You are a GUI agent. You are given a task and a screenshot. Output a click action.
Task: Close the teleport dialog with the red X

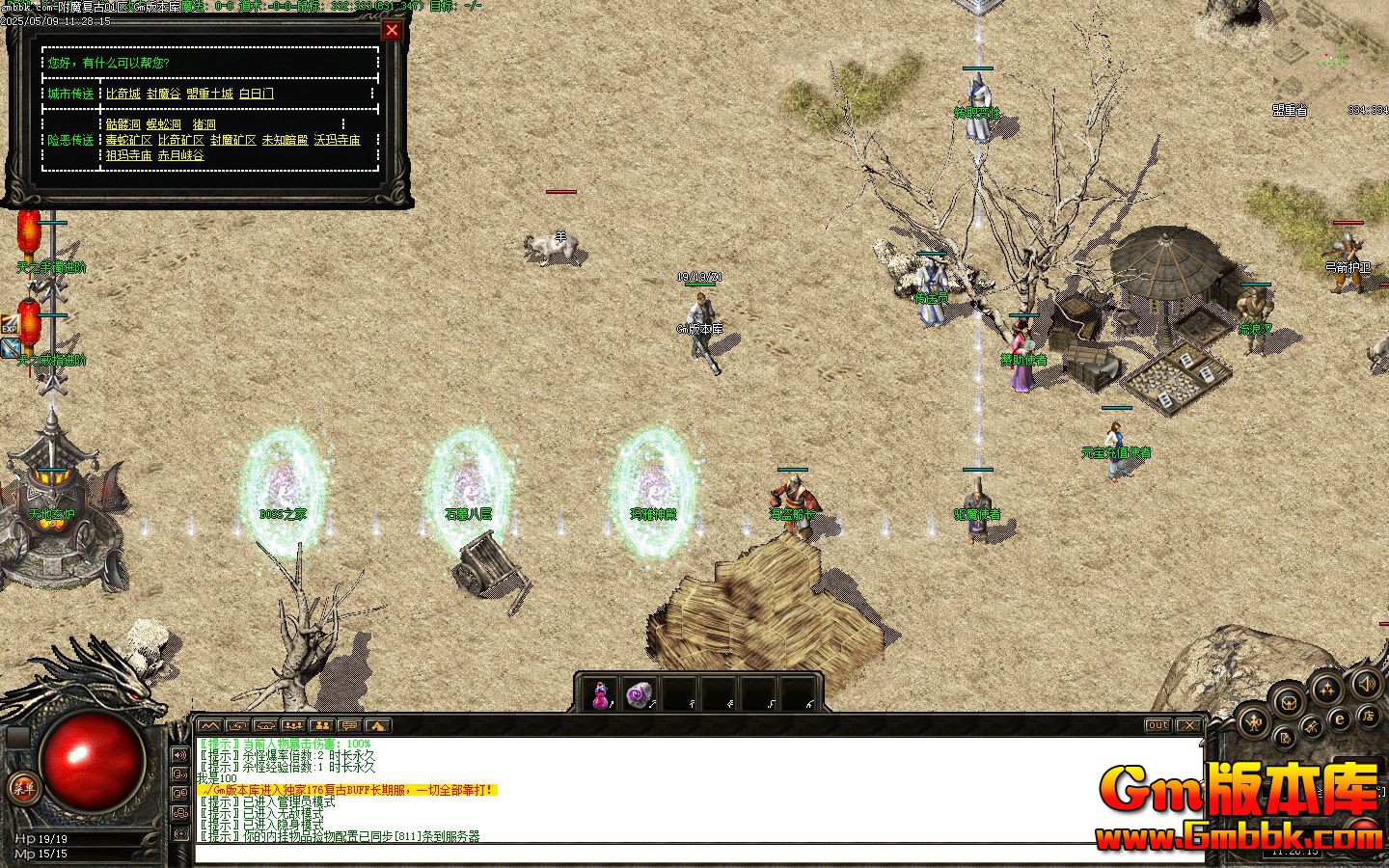[392, 30]
